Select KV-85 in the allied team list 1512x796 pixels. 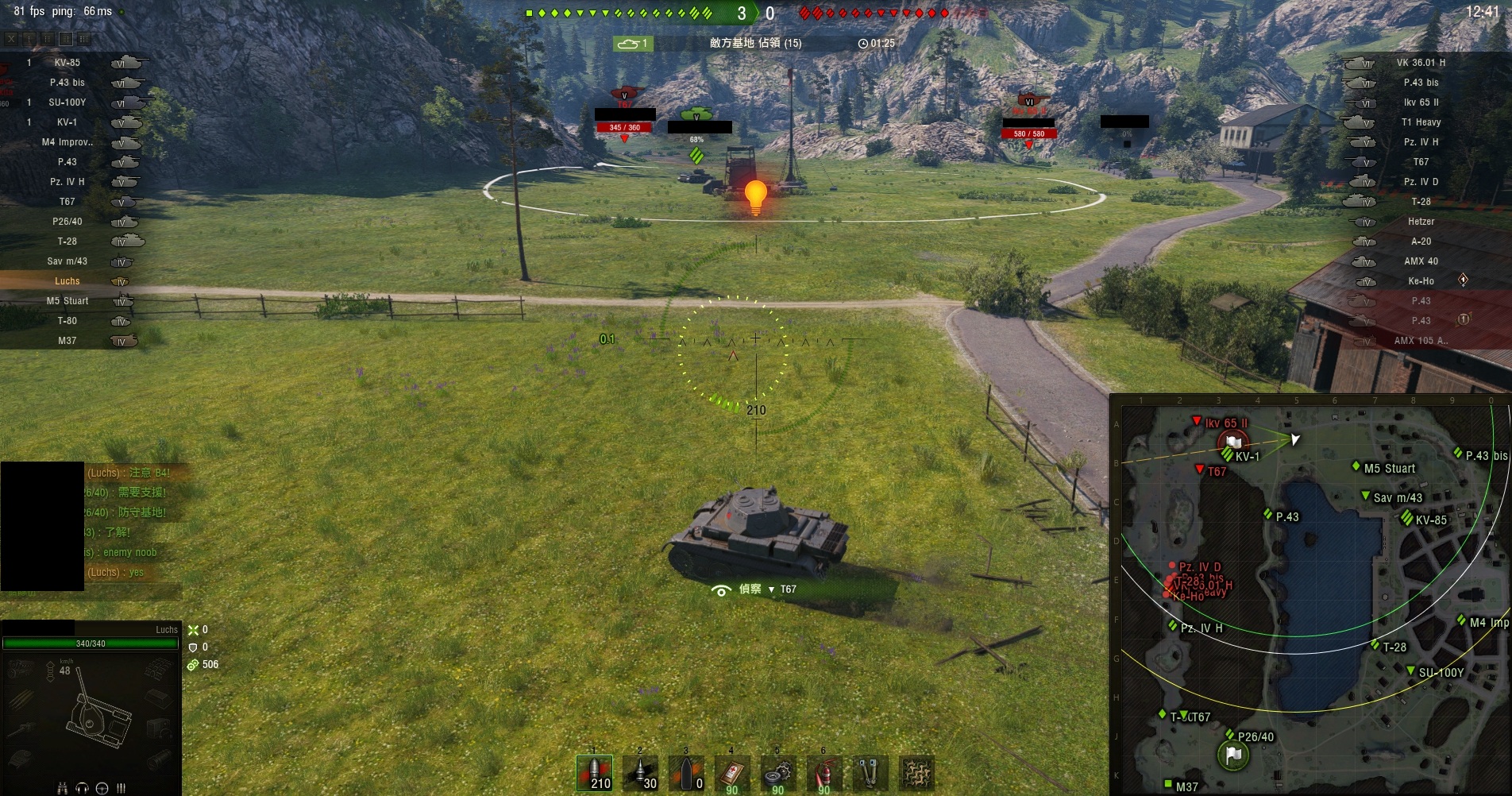pyautogui.click(x=67, y=63)
